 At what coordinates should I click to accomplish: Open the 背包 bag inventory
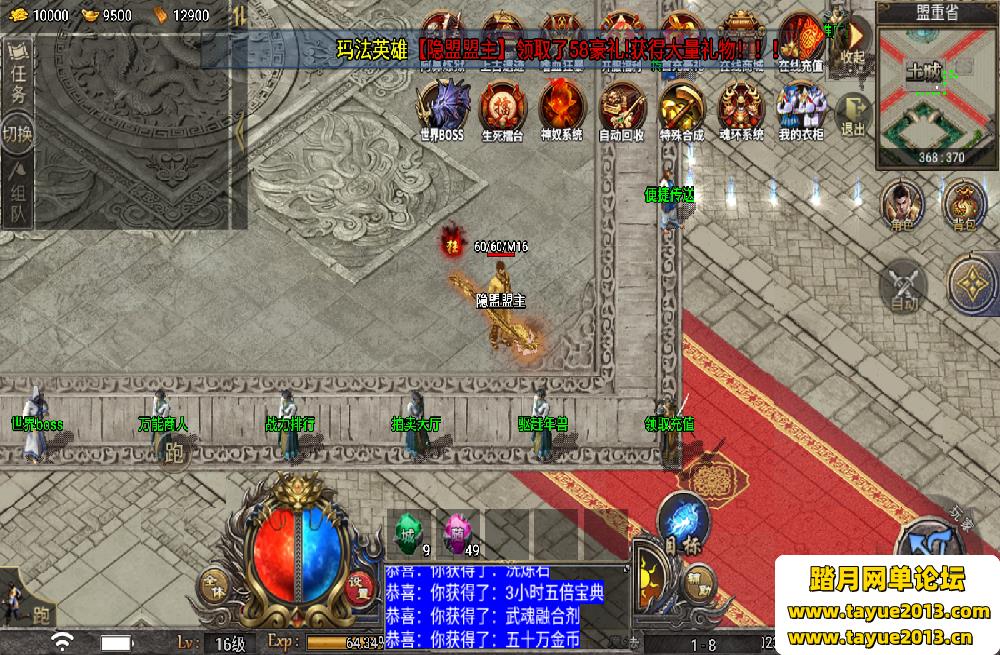tap(964, 204)
